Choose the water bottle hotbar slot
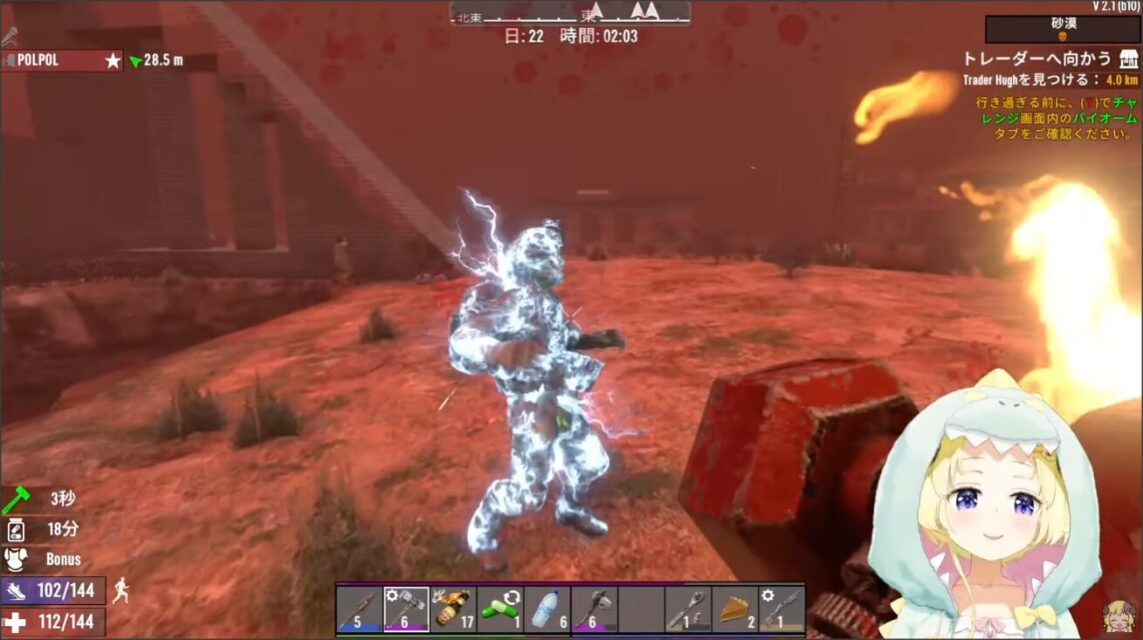Viewport: 1143px width, 640px height. tap(547, 608)
